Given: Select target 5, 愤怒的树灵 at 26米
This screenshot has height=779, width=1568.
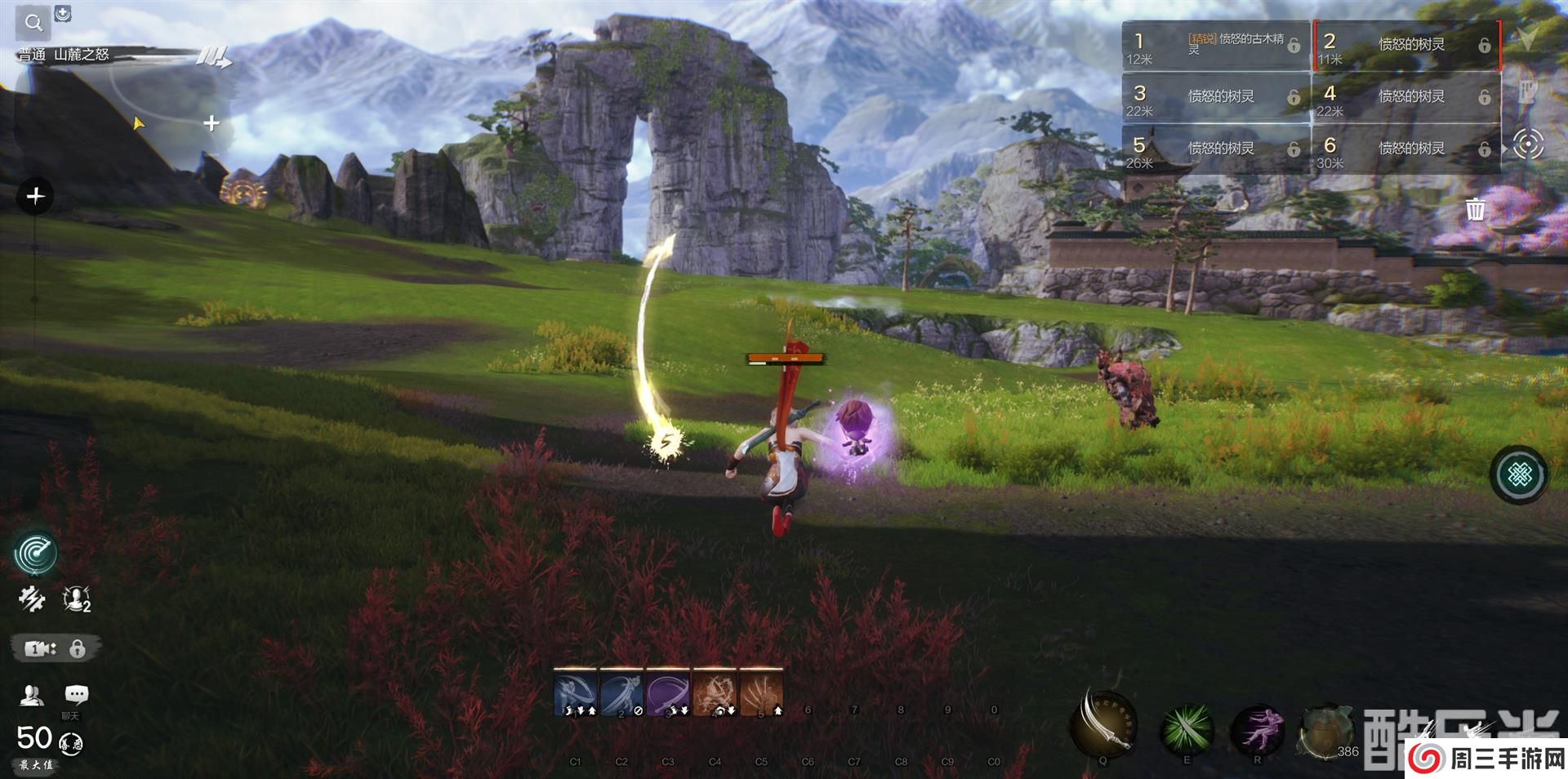Looking at the screenshot, I should [x=1215, y=149].
